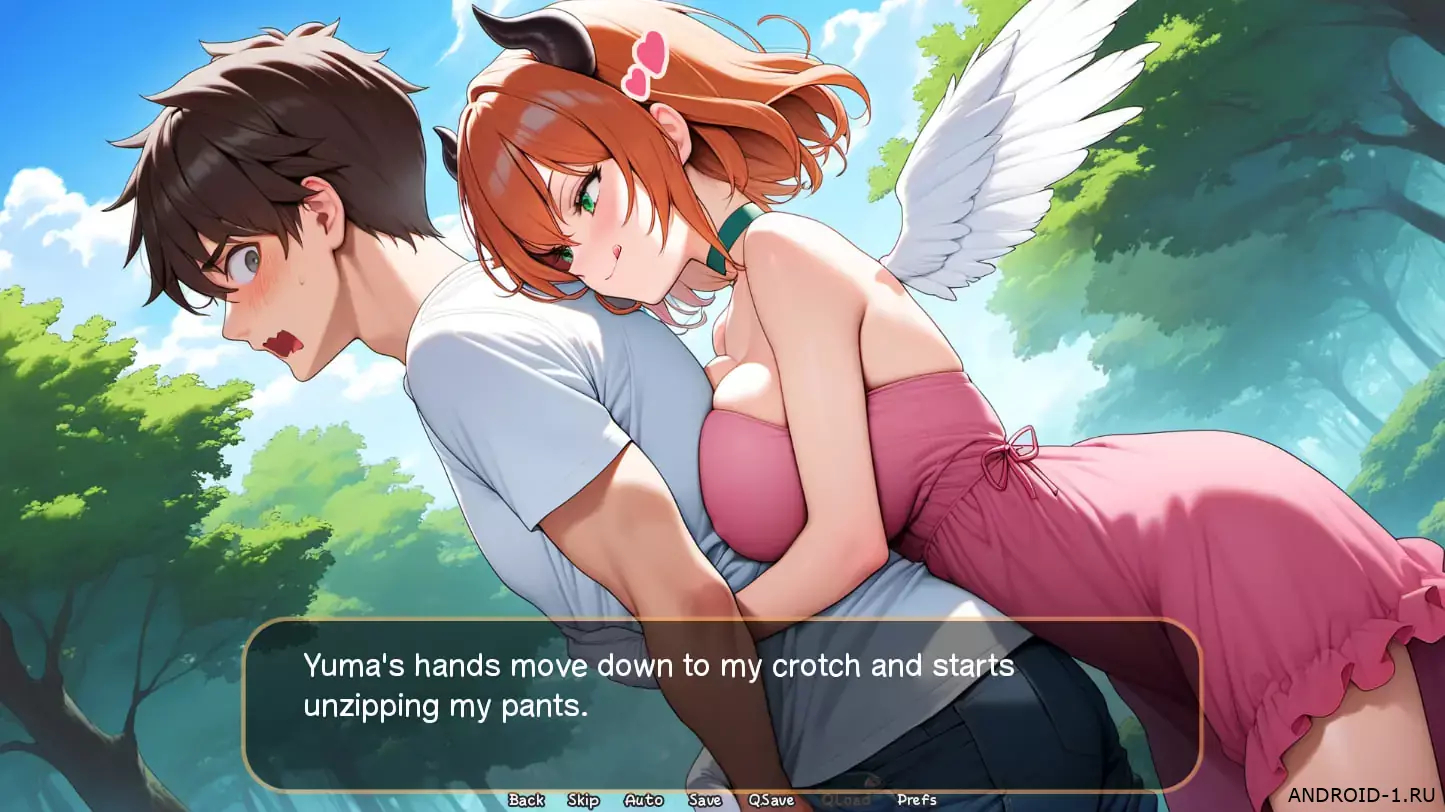Open the Save game screen
This screenshot has height=812, width=1445.
705,800
